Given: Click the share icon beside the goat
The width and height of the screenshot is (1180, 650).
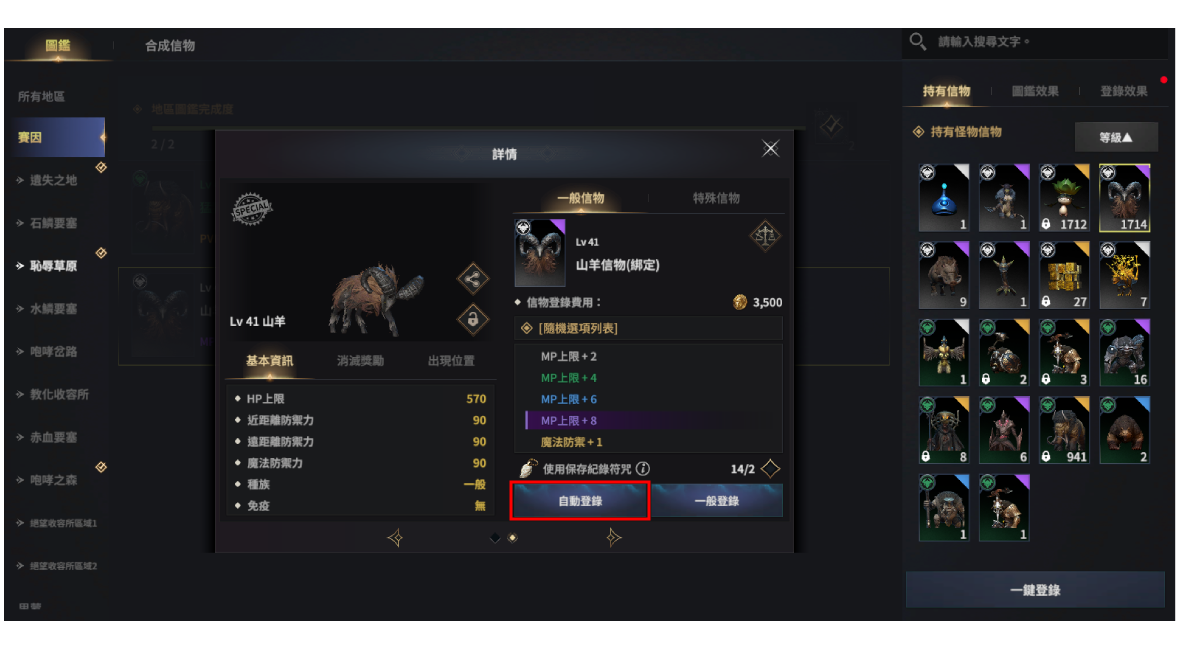Looking at the screenshot, I should pos(472,278).
